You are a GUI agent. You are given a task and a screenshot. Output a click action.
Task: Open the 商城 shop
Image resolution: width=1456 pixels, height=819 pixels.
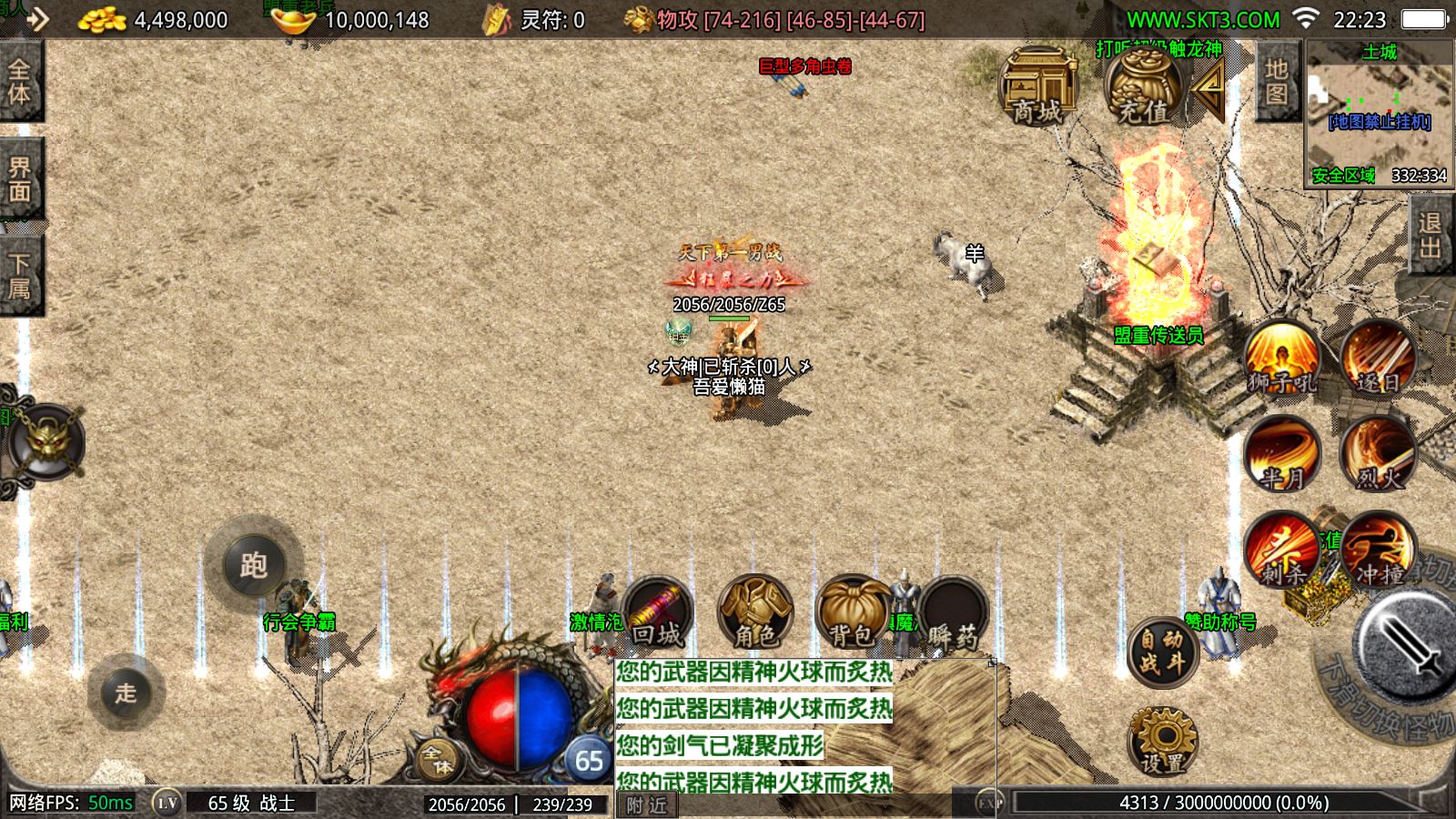pos(1037,88)
